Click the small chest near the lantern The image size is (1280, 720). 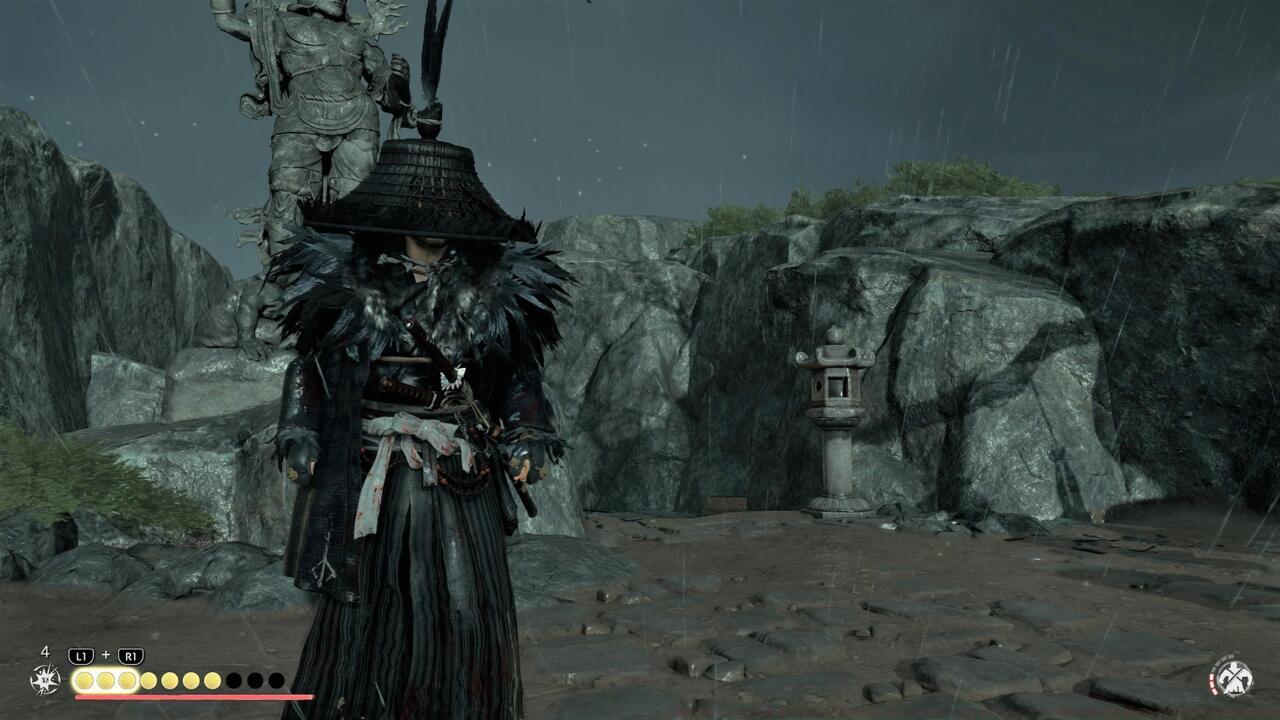729,503
